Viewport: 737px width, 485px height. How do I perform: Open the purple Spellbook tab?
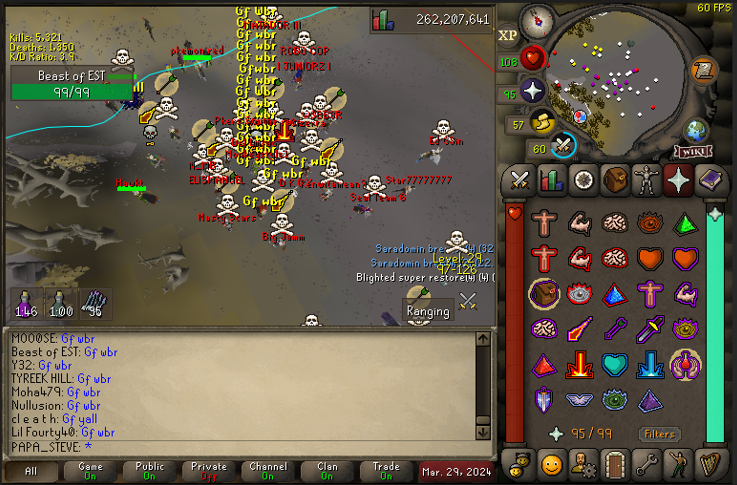pyautogui.click(x=710, y=180)
